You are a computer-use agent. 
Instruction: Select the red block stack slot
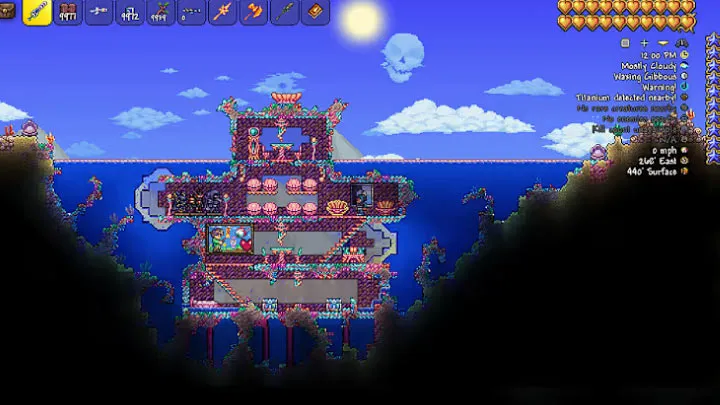pos(69,13)
